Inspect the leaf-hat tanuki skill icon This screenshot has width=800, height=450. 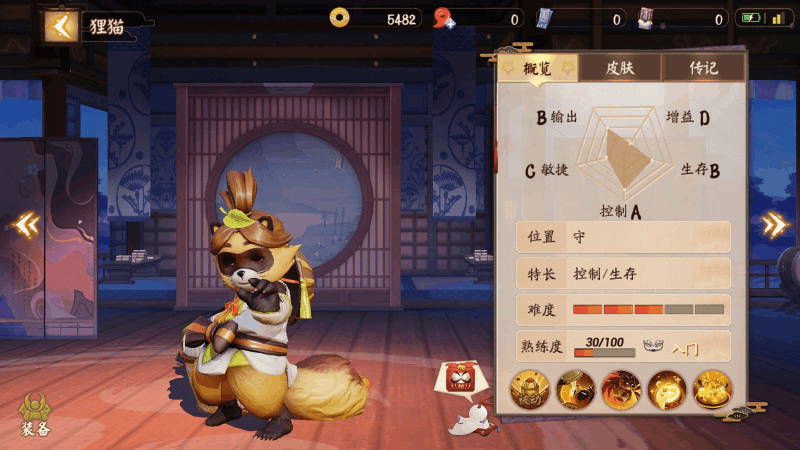[x=575, y=389]
